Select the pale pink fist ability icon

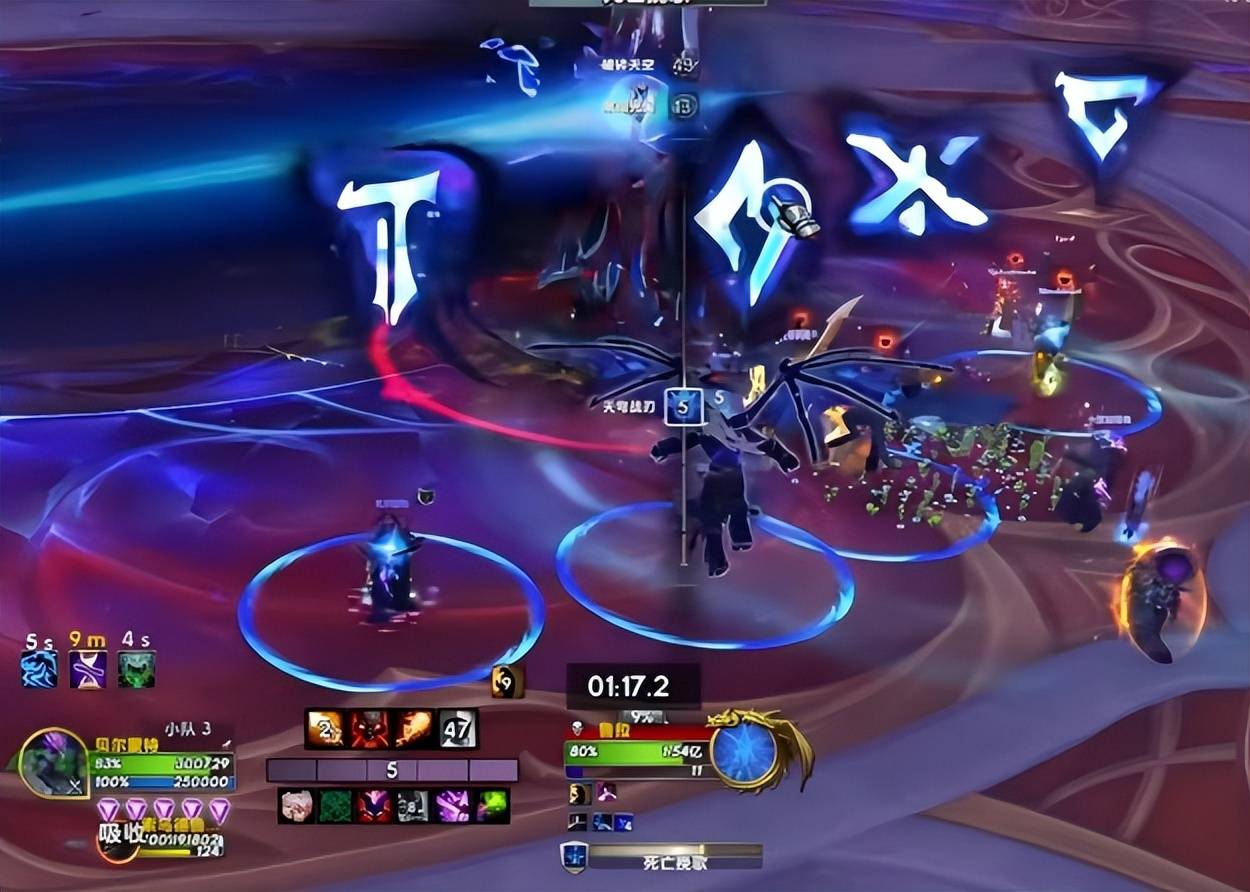point(296,806)
